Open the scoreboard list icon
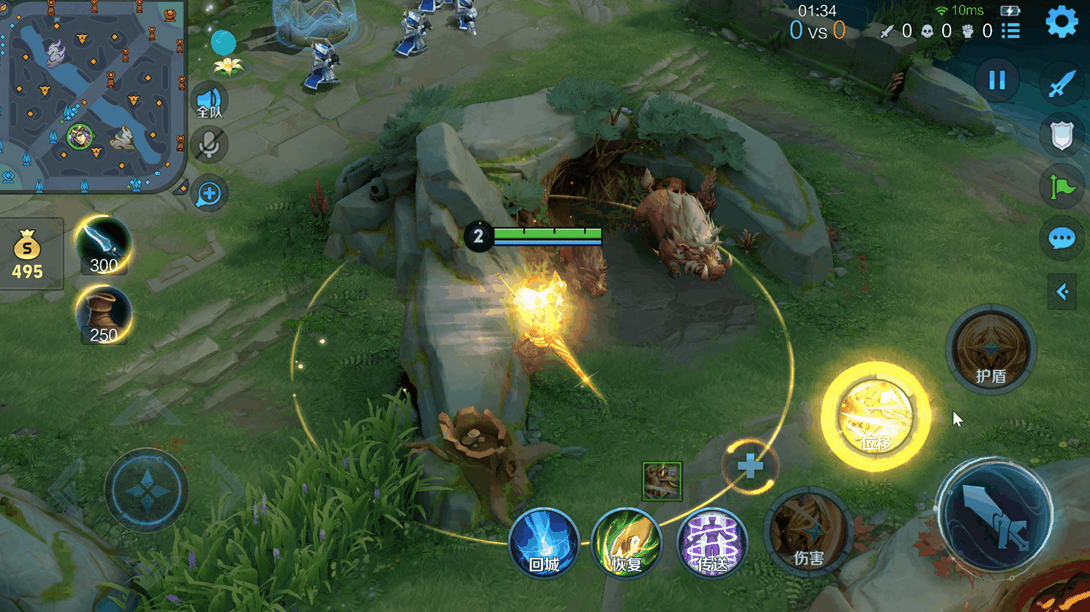The width and height of the screenshot is (1090, 612). (x=1011, y=31)
